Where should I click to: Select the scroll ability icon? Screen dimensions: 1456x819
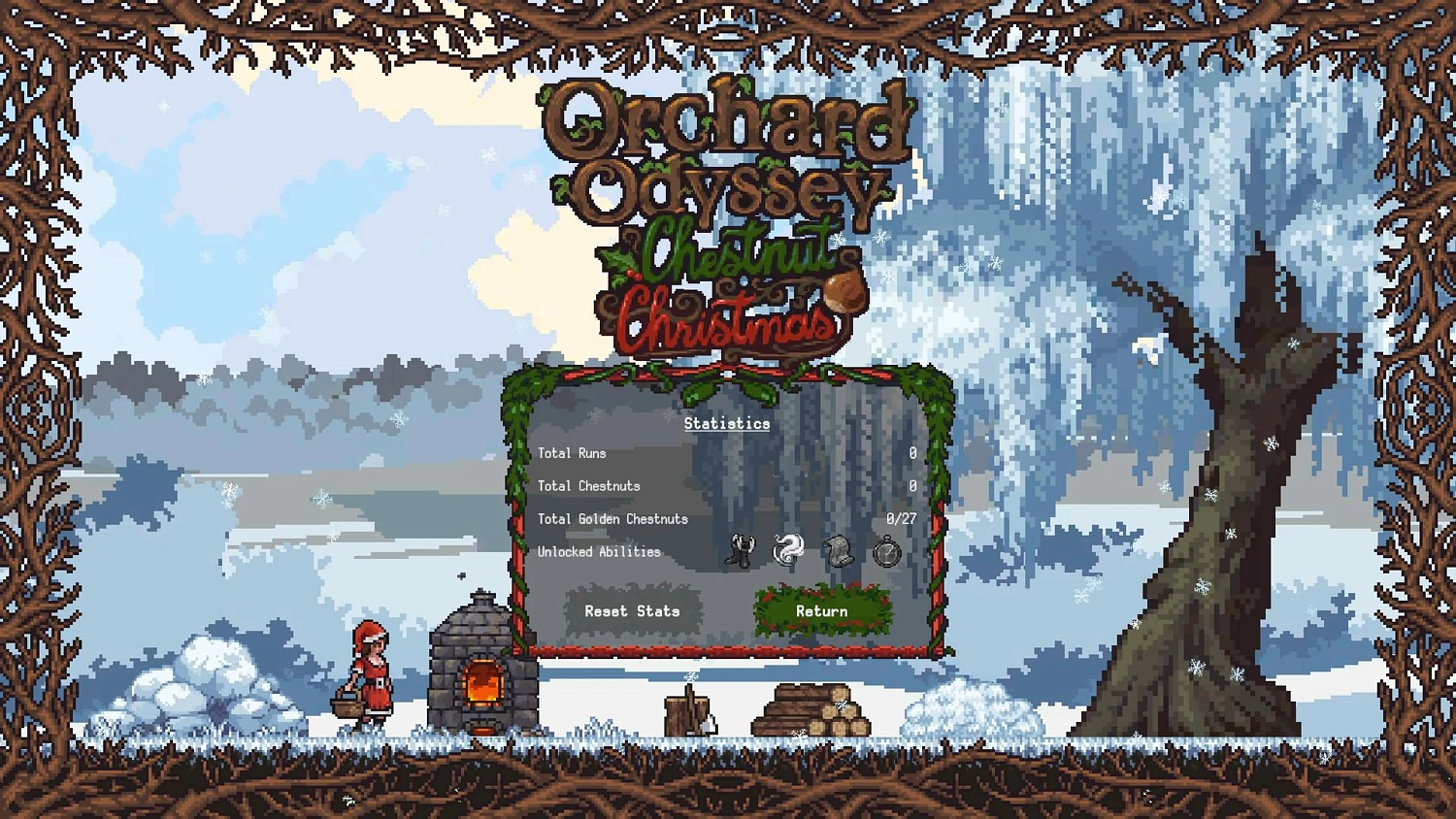pos(838,551)
